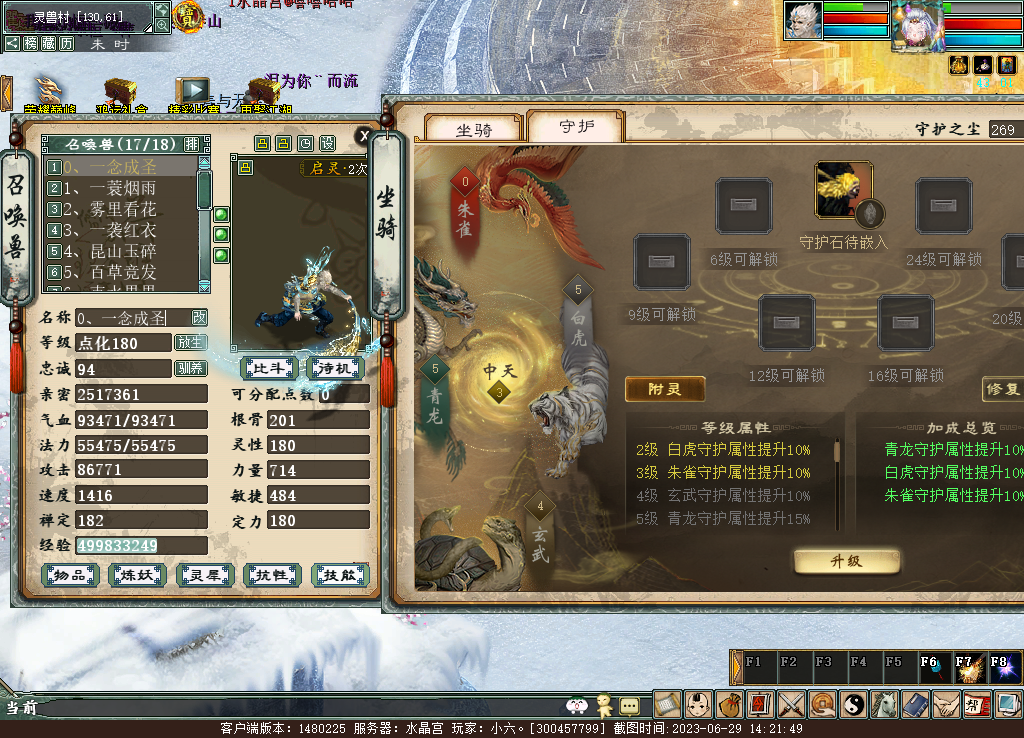Release the summon with 放生 button
Screen dimensions: 1024x738
pyautogui.click(x=190, y=342)
